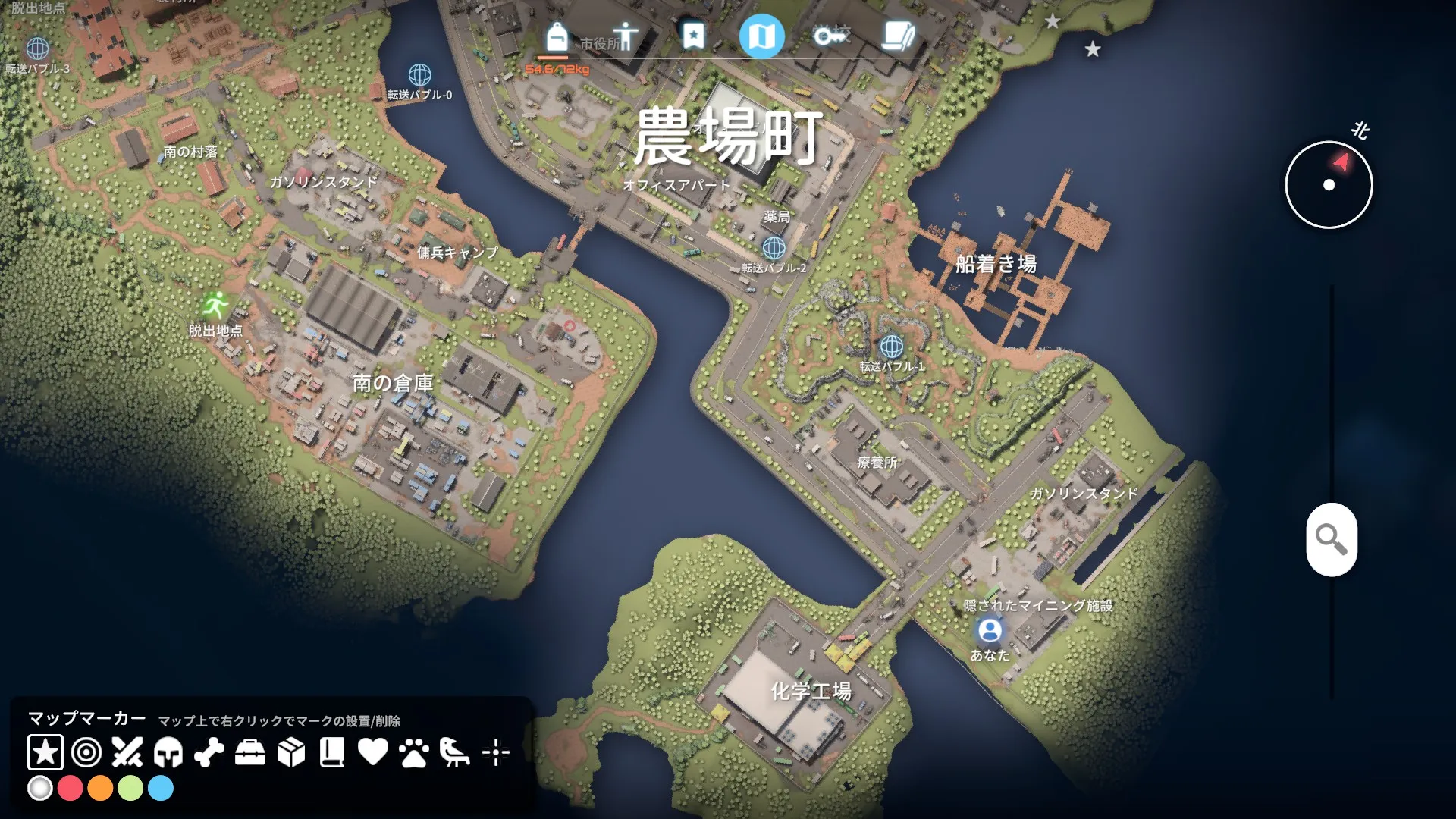Viewport: 1456px width, 819px height.
Task: Set marker color to red
Action: click(x=70, y=789)
